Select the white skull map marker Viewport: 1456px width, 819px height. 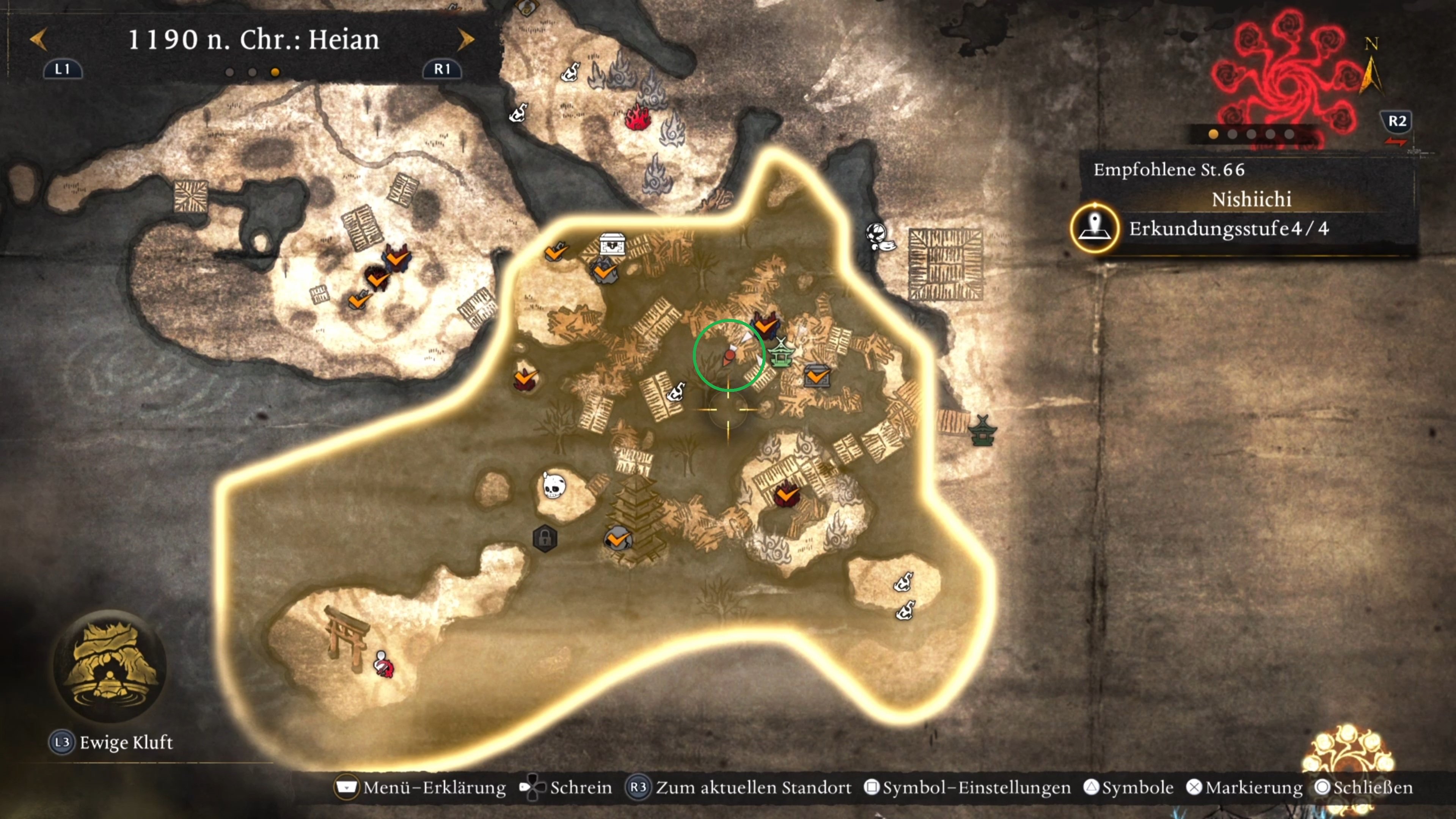(553, 485)
